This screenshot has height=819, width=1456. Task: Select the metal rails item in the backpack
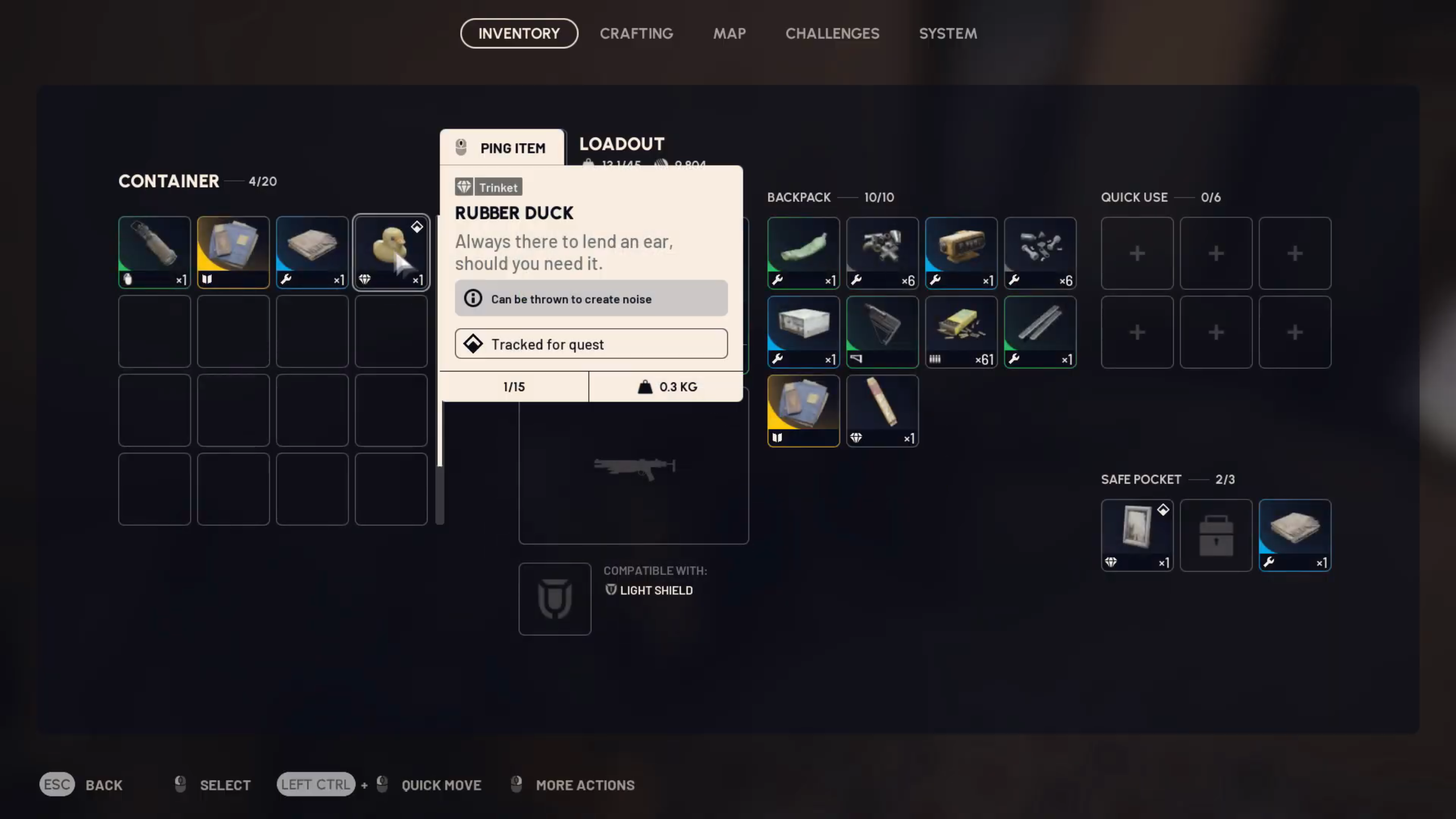tap(1039, 332)
